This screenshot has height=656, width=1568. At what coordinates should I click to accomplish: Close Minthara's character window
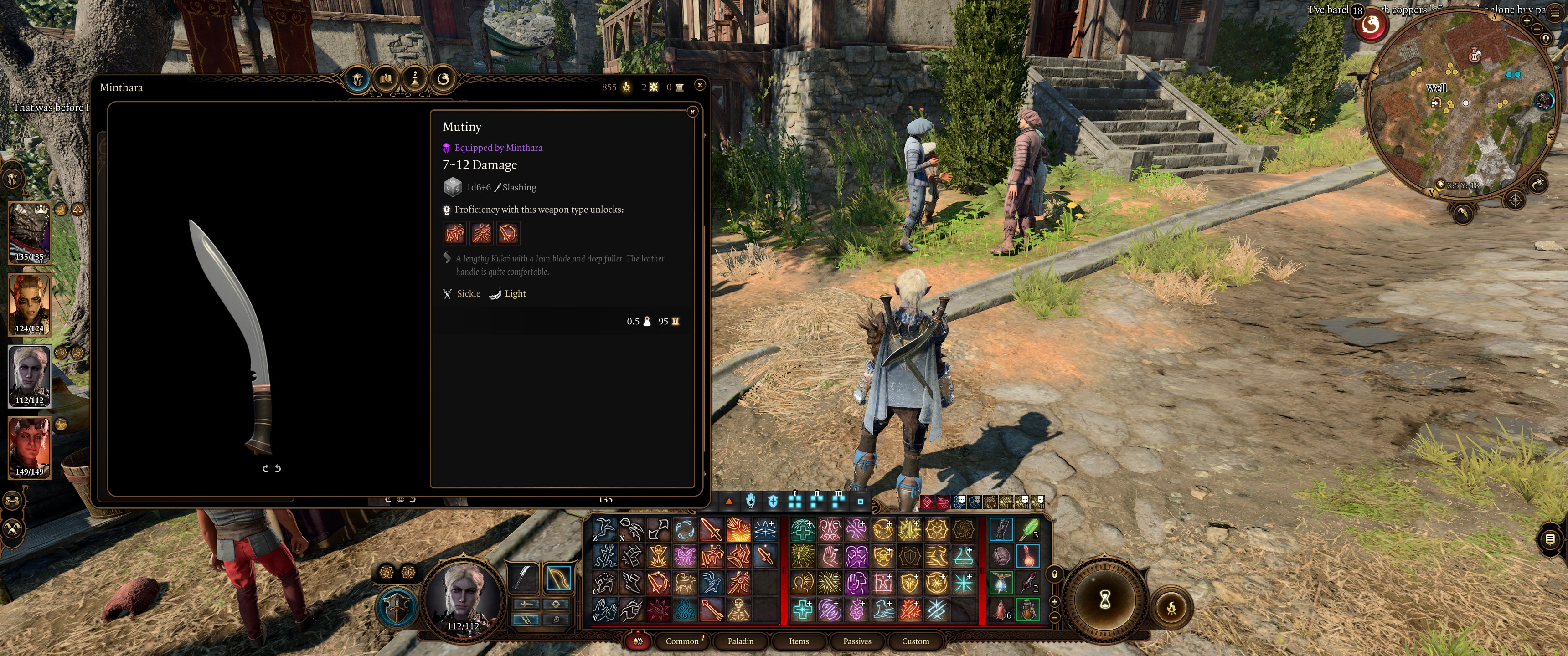700,85
